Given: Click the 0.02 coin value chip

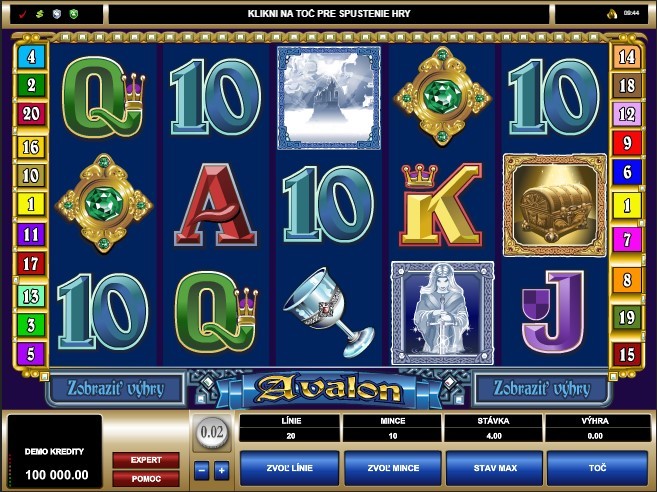Looking at the screenshot, I should coord(210,434).
